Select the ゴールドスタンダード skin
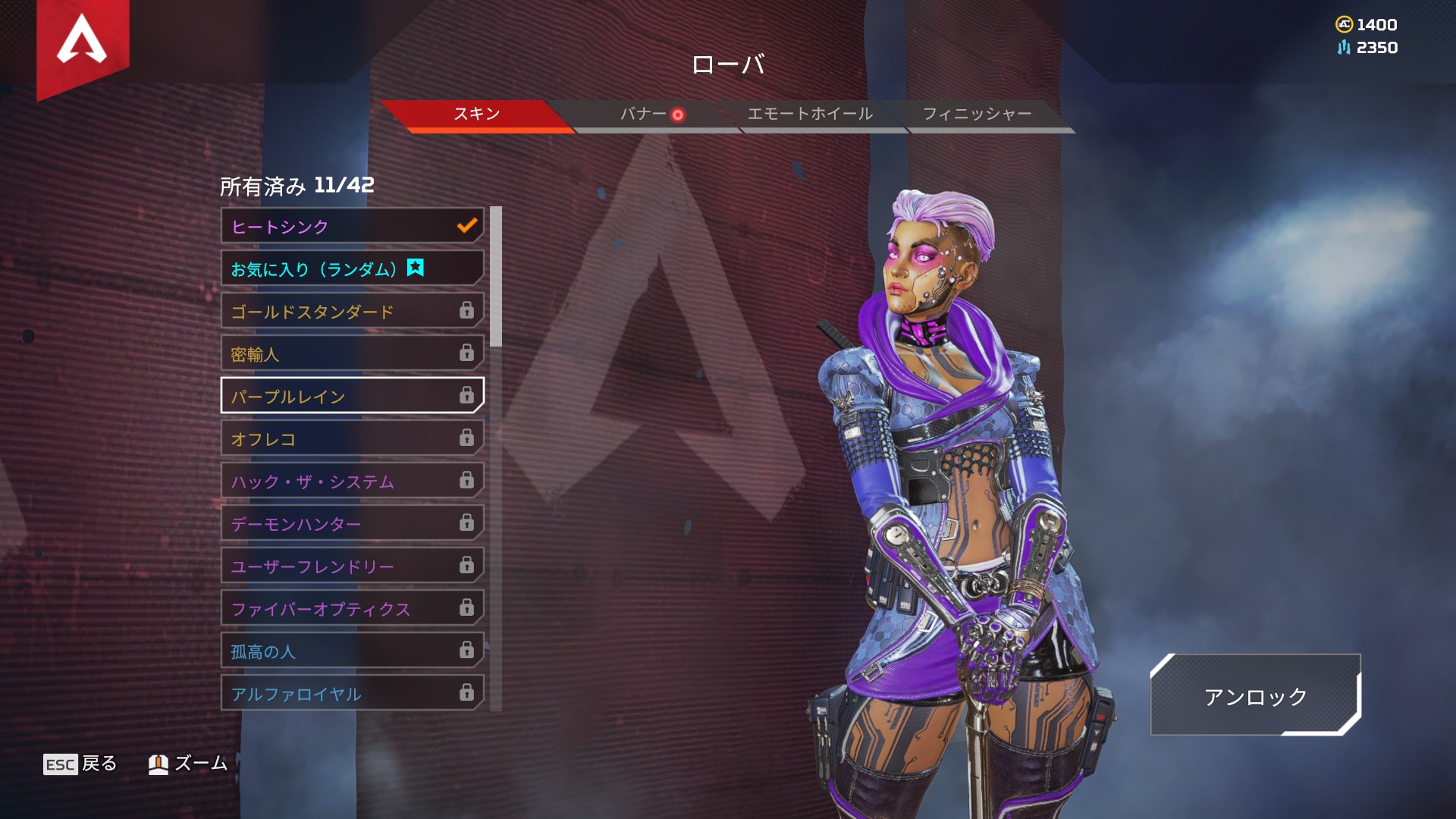 [352, 311]
